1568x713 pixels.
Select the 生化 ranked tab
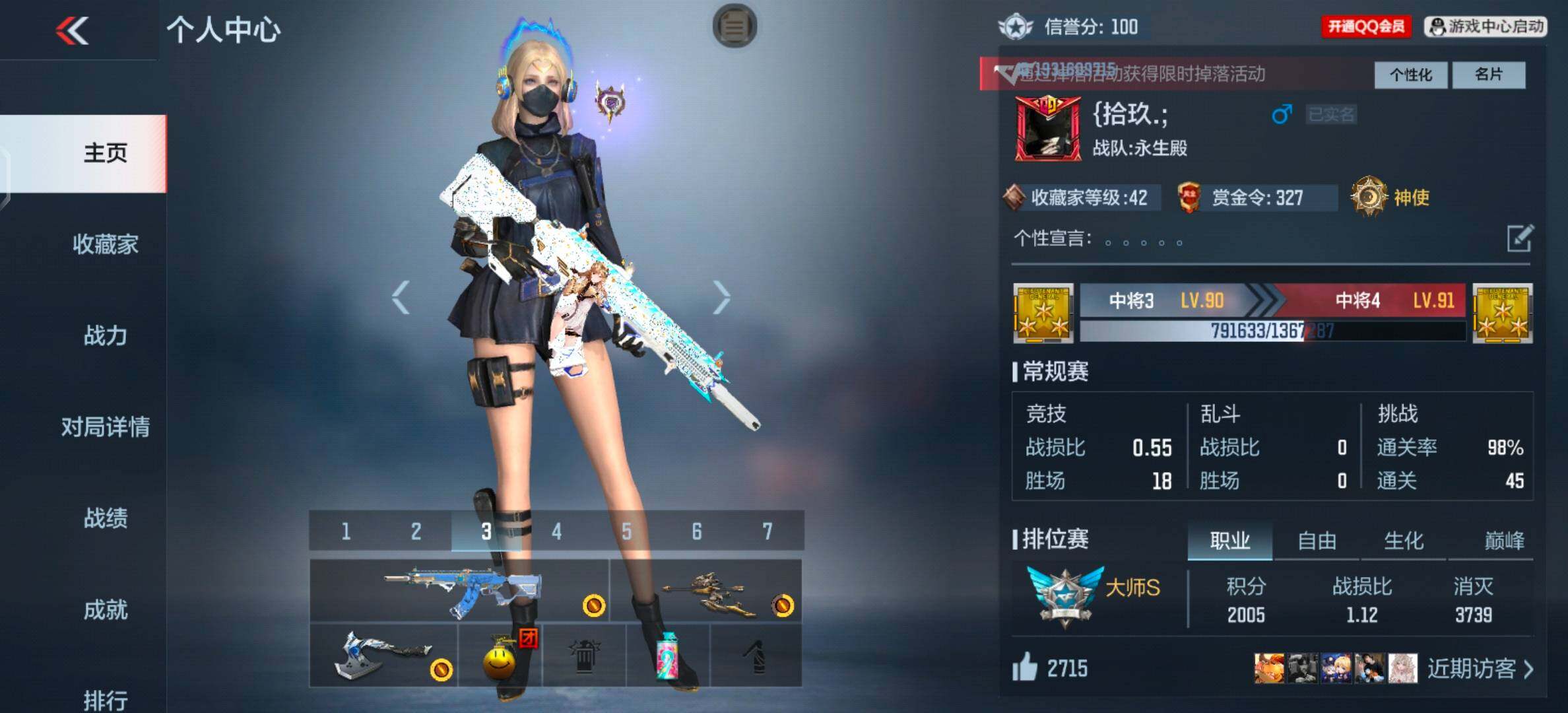click(1404, 541)
